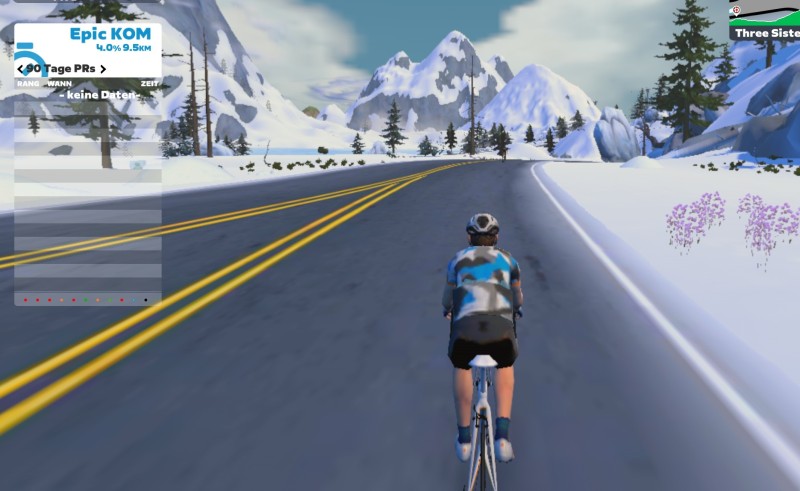The height and width of the screenshot is (491, 800).
Task: Click the left arrow beside 90 Tage PRs
Action: pyautogui.click(x=20, y=69)
